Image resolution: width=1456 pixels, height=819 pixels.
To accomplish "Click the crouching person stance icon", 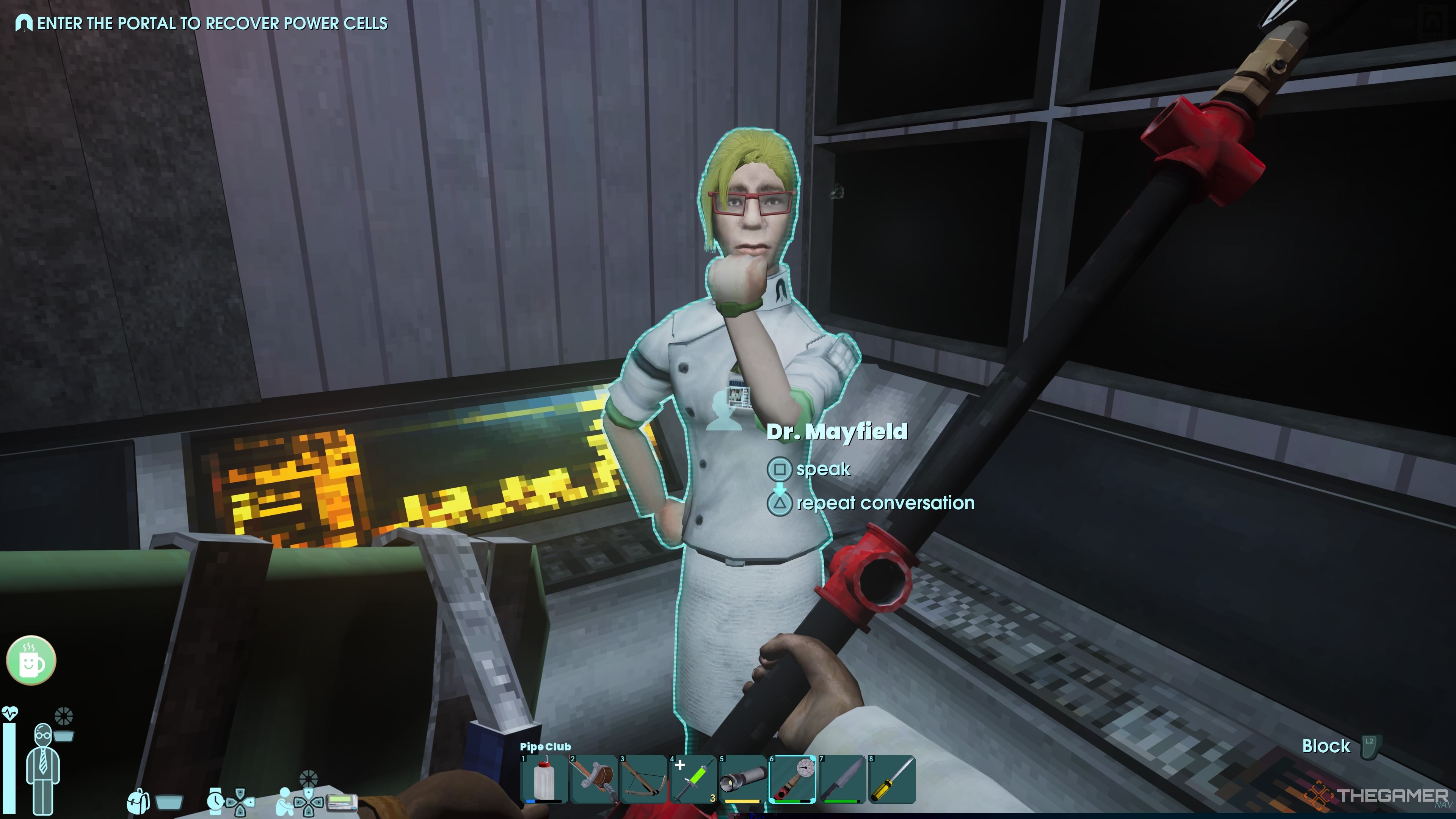I will (286, 801).
